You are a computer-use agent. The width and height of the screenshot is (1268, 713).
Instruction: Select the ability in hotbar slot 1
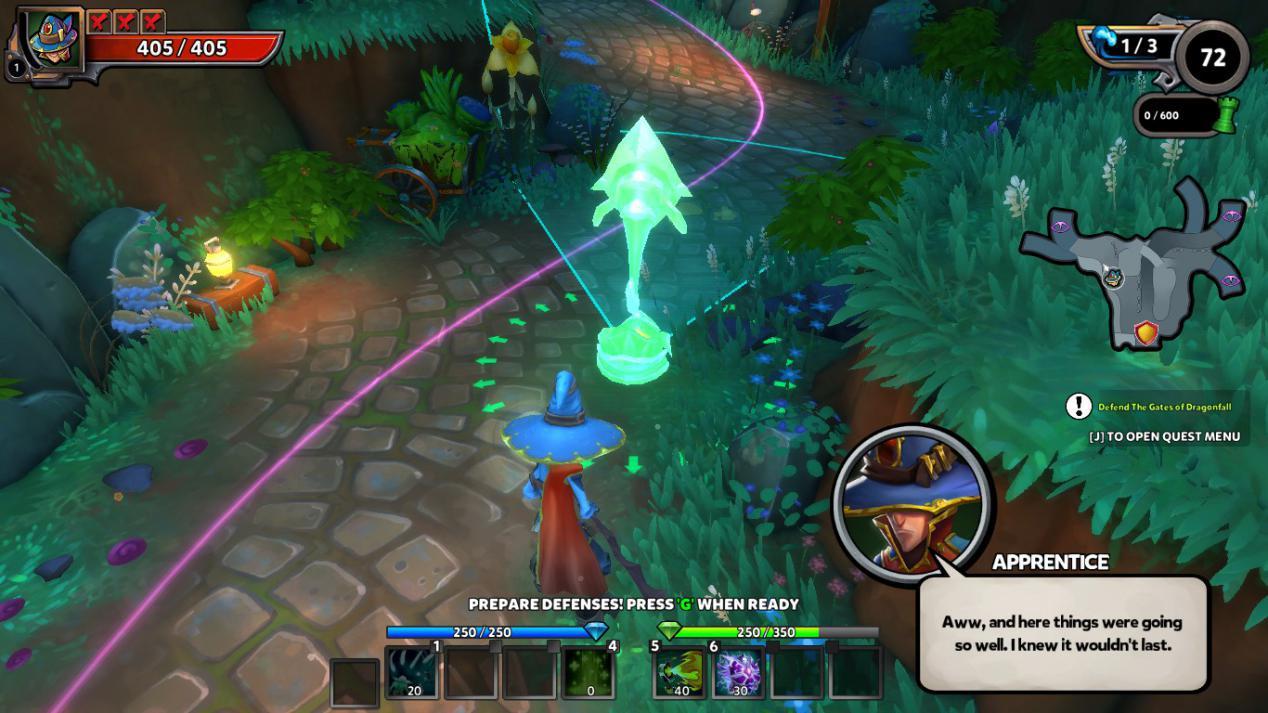pyautogui.click(x=414, y=672)
